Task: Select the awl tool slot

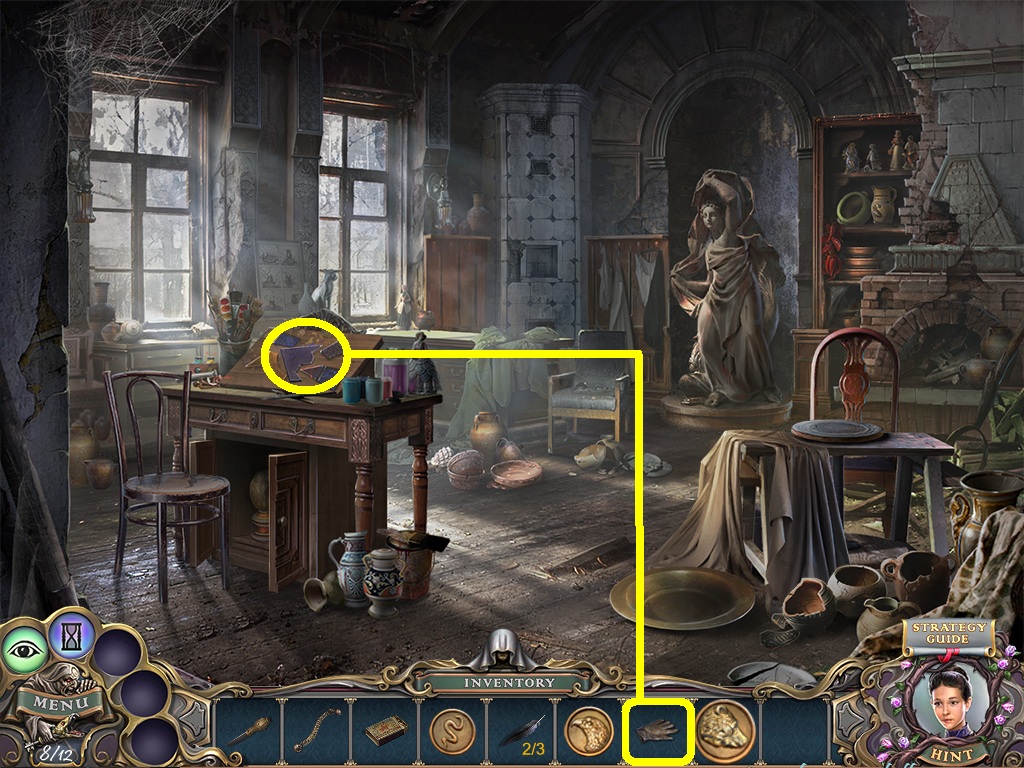Action: pos(248,733)
